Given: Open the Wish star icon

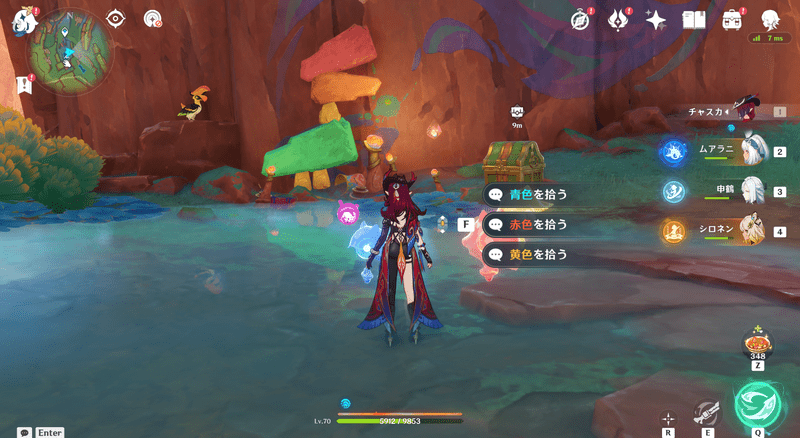Looking at the screenshot, I should click(x=656, y=19).
